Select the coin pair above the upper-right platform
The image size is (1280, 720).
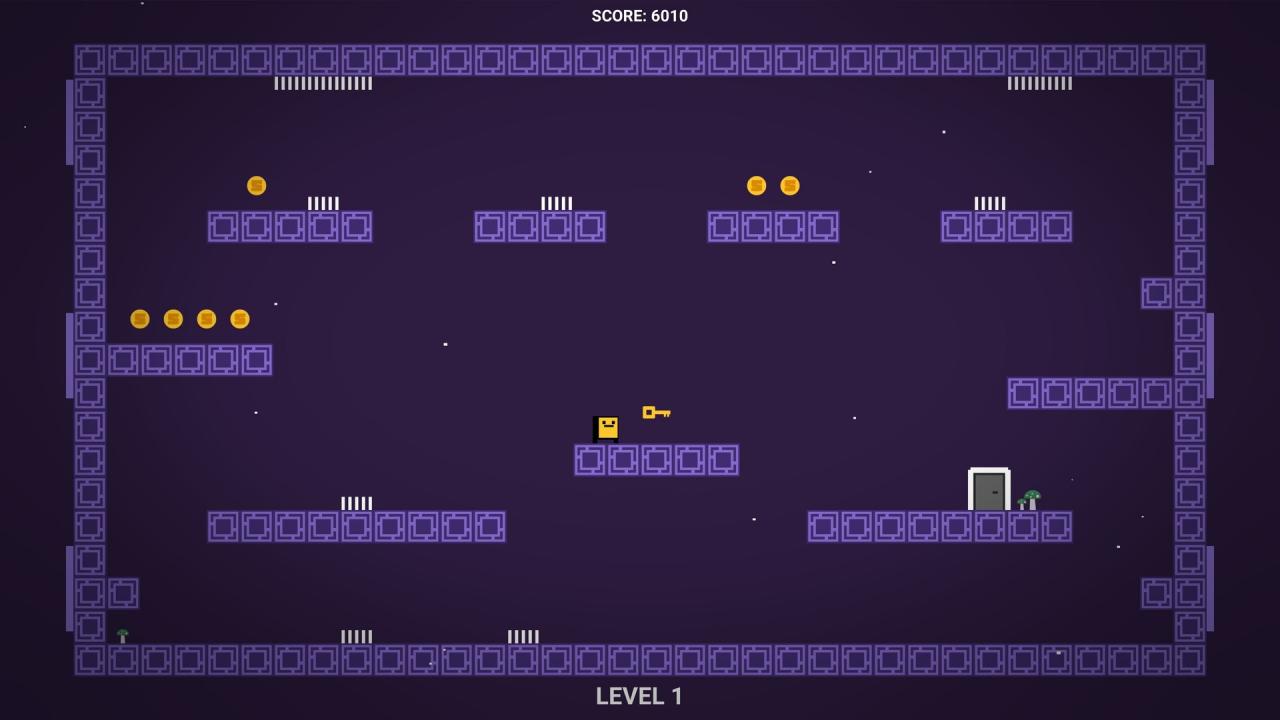[772, 185]
